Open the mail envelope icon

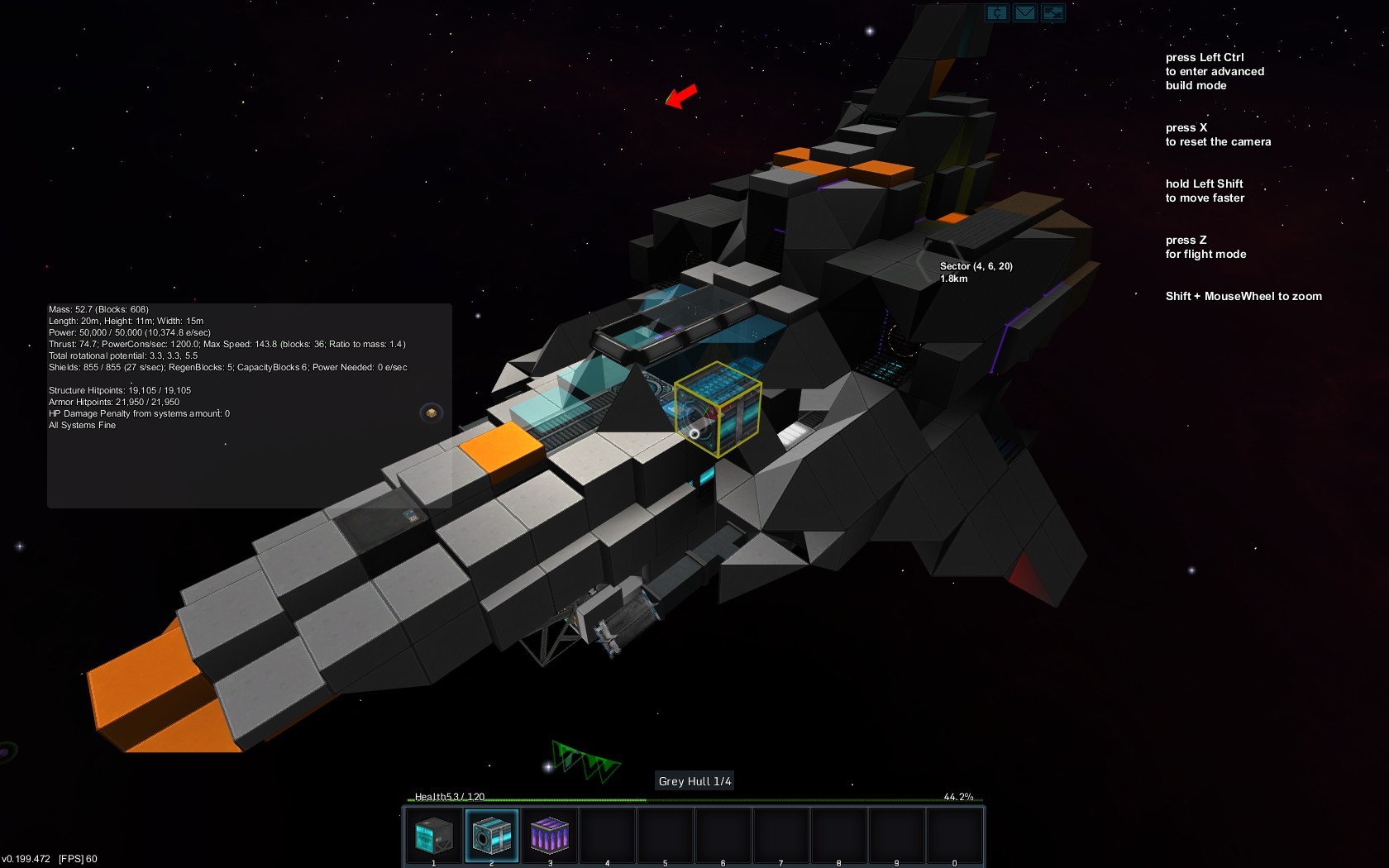pos(1025,12)
